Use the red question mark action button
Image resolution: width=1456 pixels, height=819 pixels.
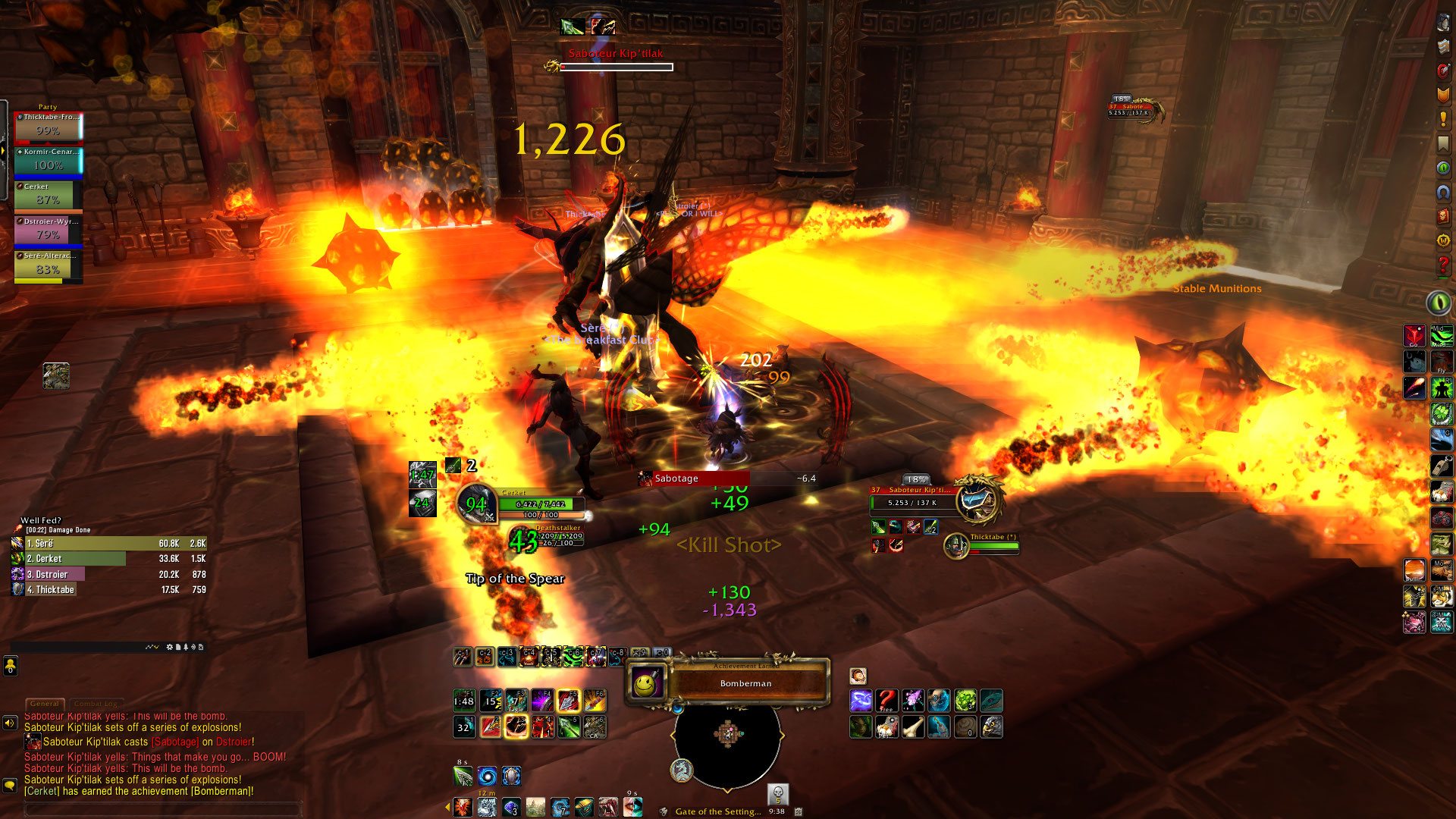pyautogui.click(x=886, y=701)
